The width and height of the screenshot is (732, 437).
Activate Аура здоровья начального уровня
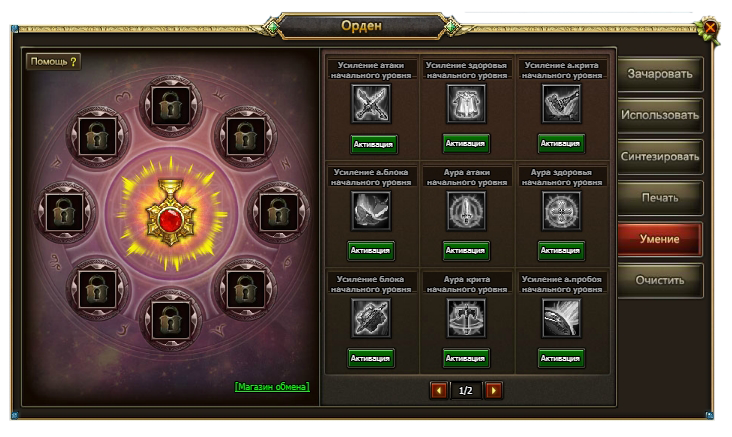point(560,250)
